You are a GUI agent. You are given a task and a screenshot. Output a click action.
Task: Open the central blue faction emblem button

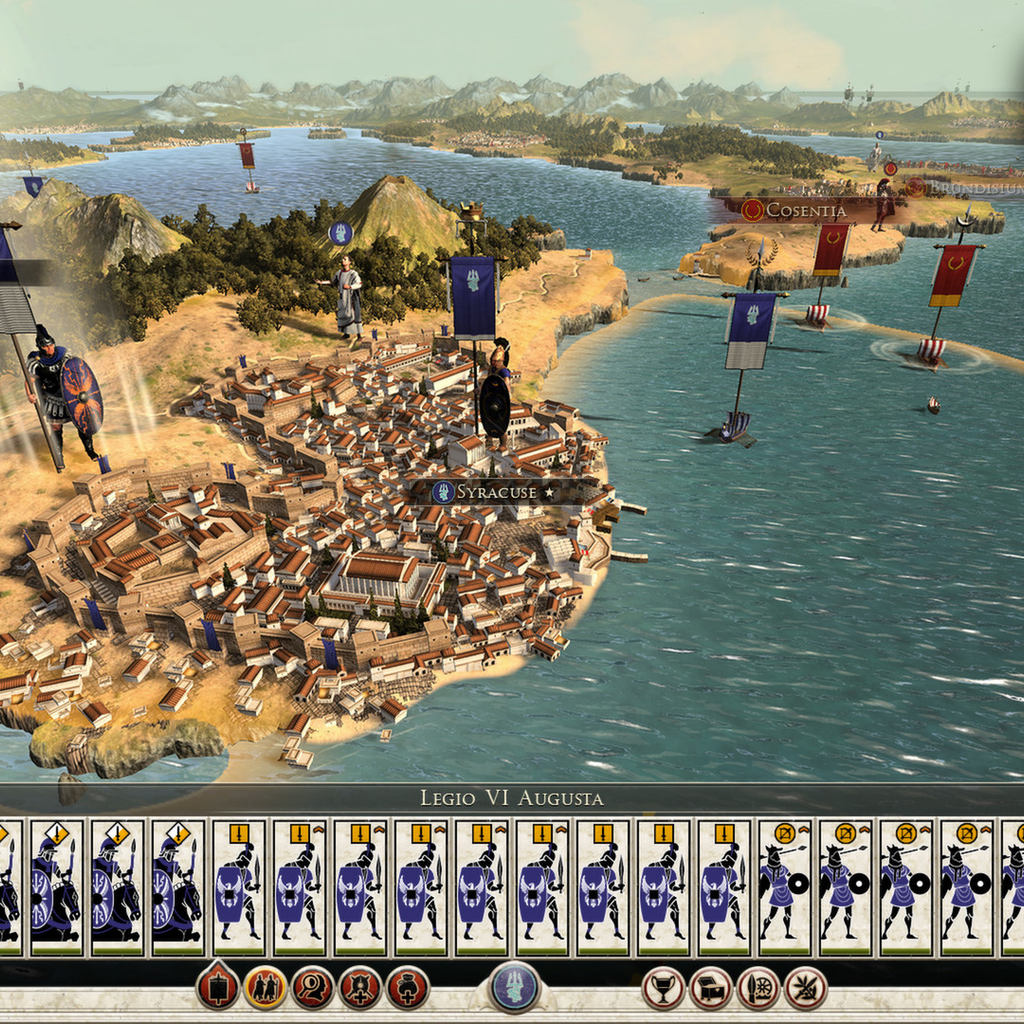[x=515, y=987]
